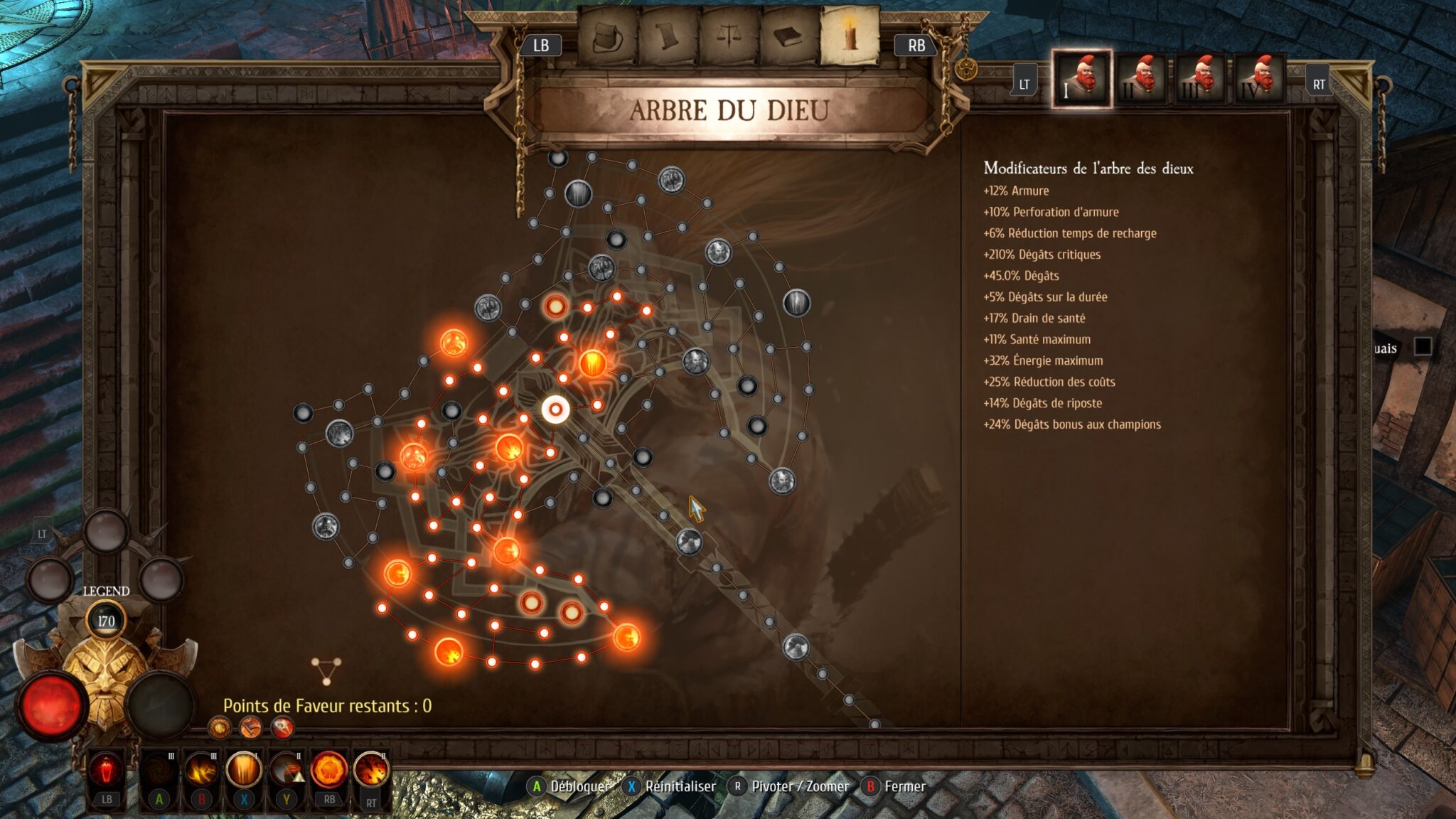
Task: Select the orange banner flag buff icon
Action: [251, 727]
